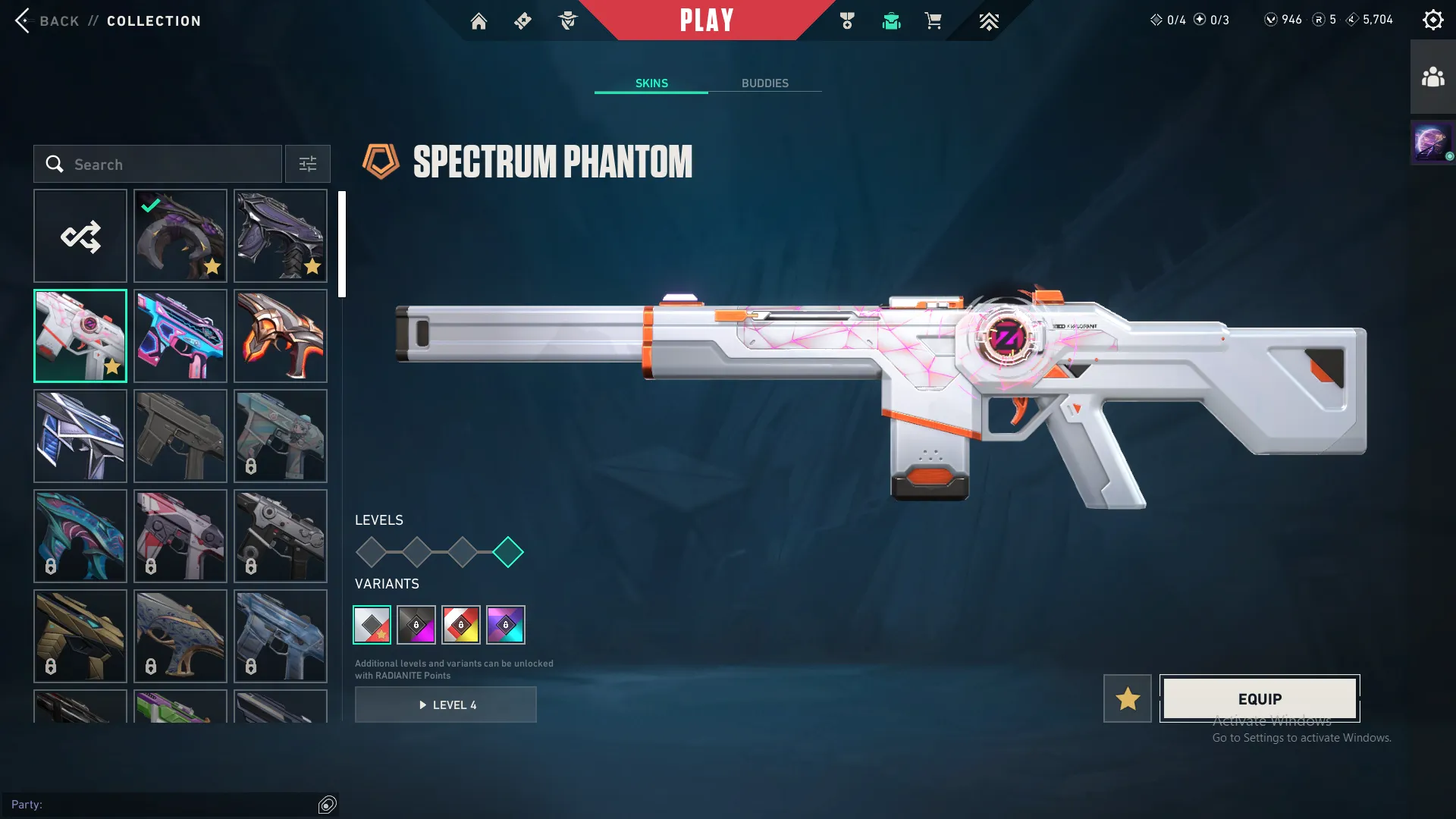Favorite the skin using the star button
This screenshot has width=1456, height=819.
pos(1127,698)
